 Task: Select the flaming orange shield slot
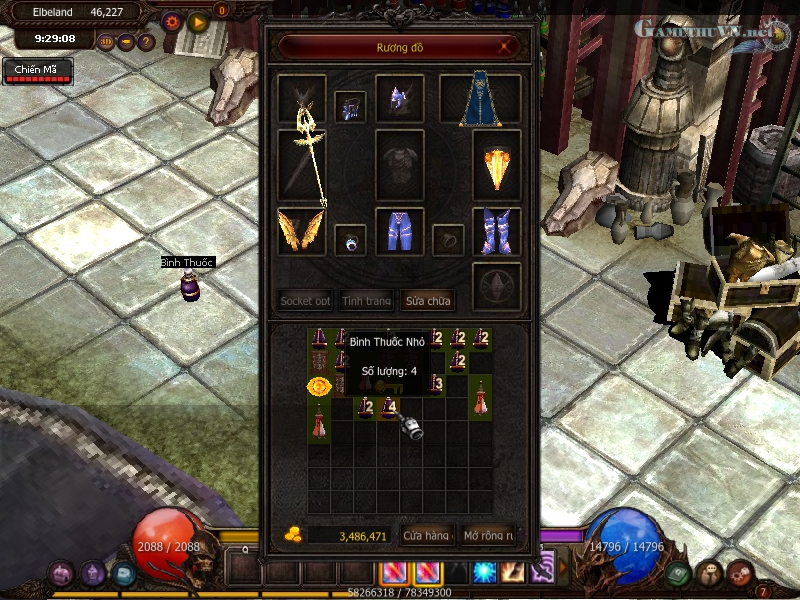(496, 166)
